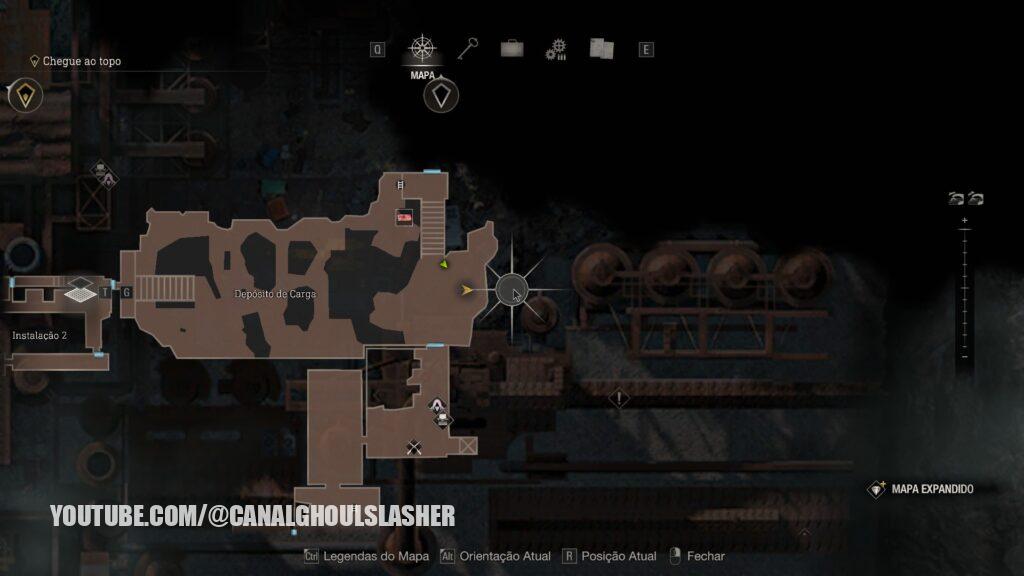1024x576 pixels.
Task: Click the 'Chegue ao topo' objective tracker
Action: (80, 61)
